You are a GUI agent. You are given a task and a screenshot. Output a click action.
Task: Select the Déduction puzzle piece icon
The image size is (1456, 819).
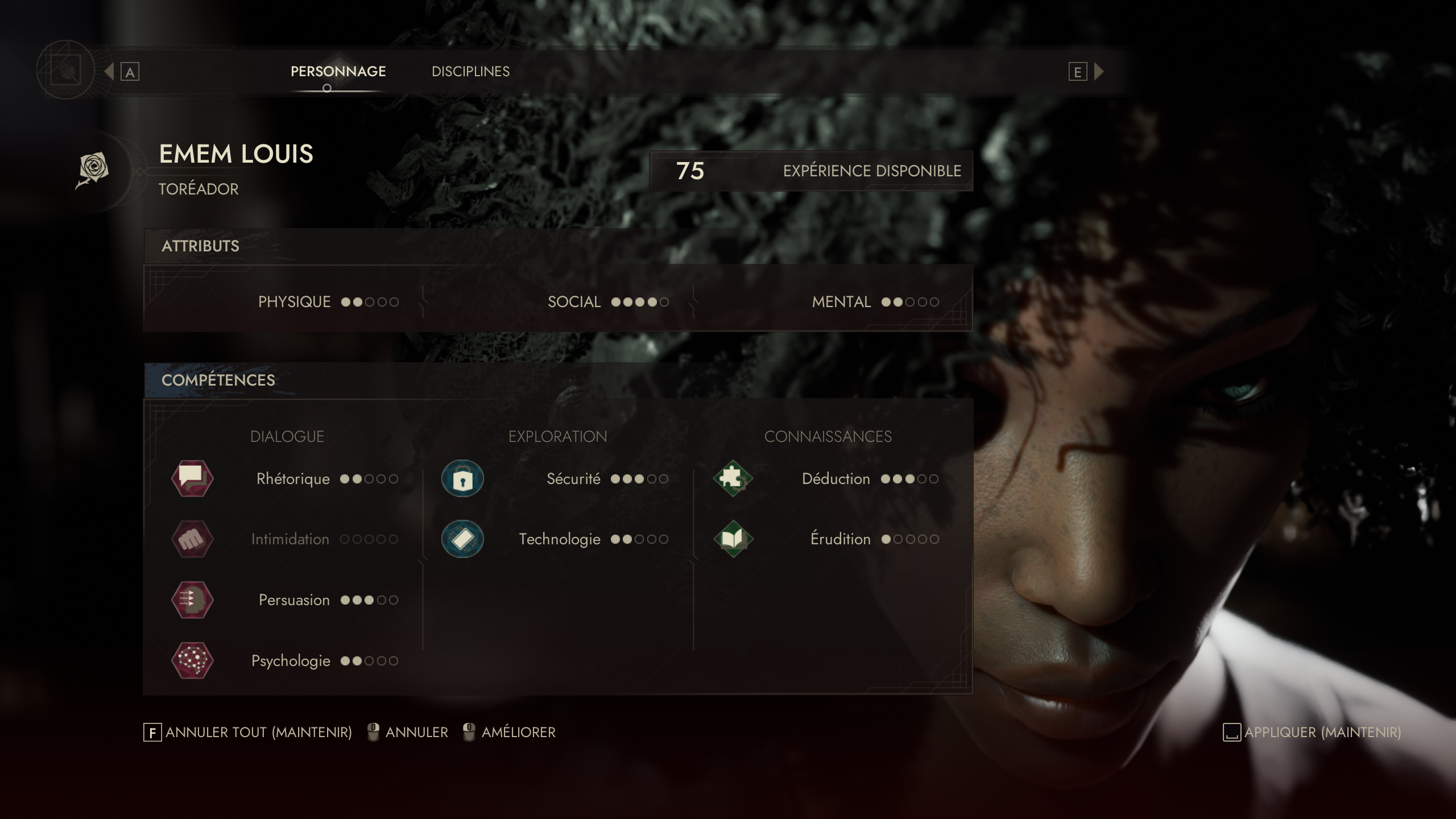[734, 478]
